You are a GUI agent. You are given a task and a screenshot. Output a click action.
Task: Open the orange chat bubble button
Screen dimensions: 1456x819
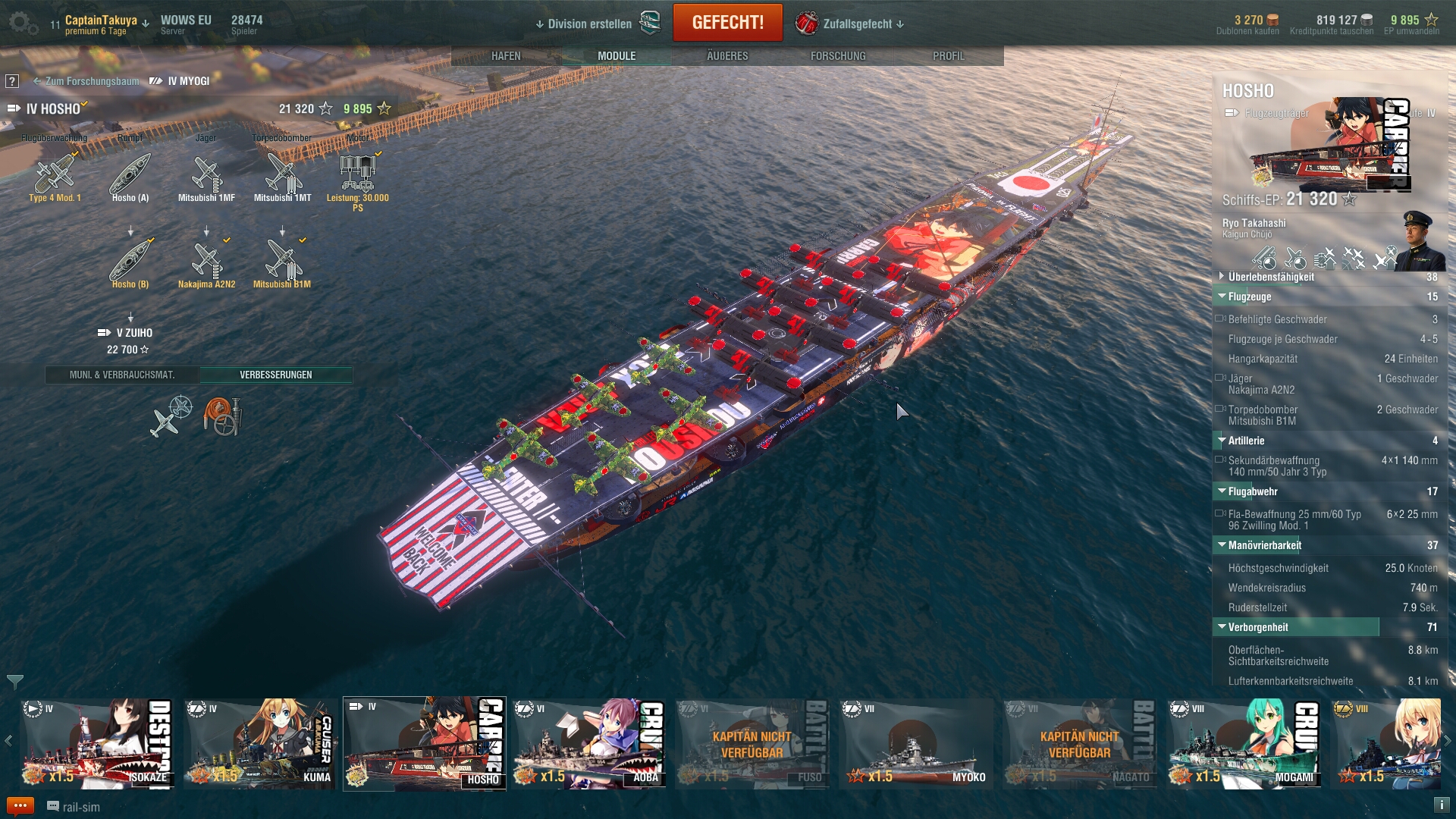tap(20, 806)
